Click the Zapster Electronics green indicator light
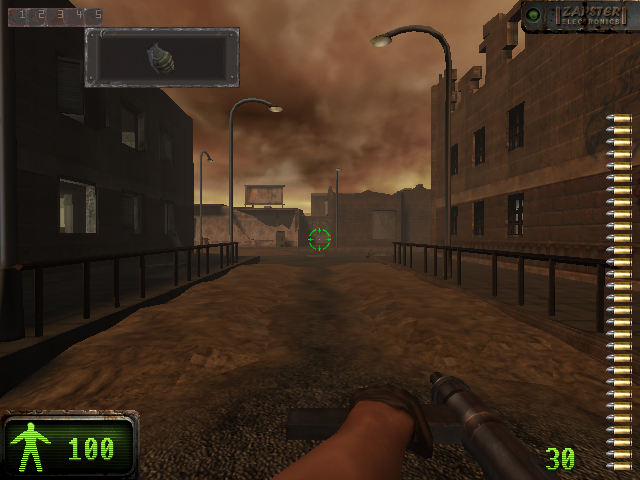Viewport: 640px width, 480px height. 534,15
